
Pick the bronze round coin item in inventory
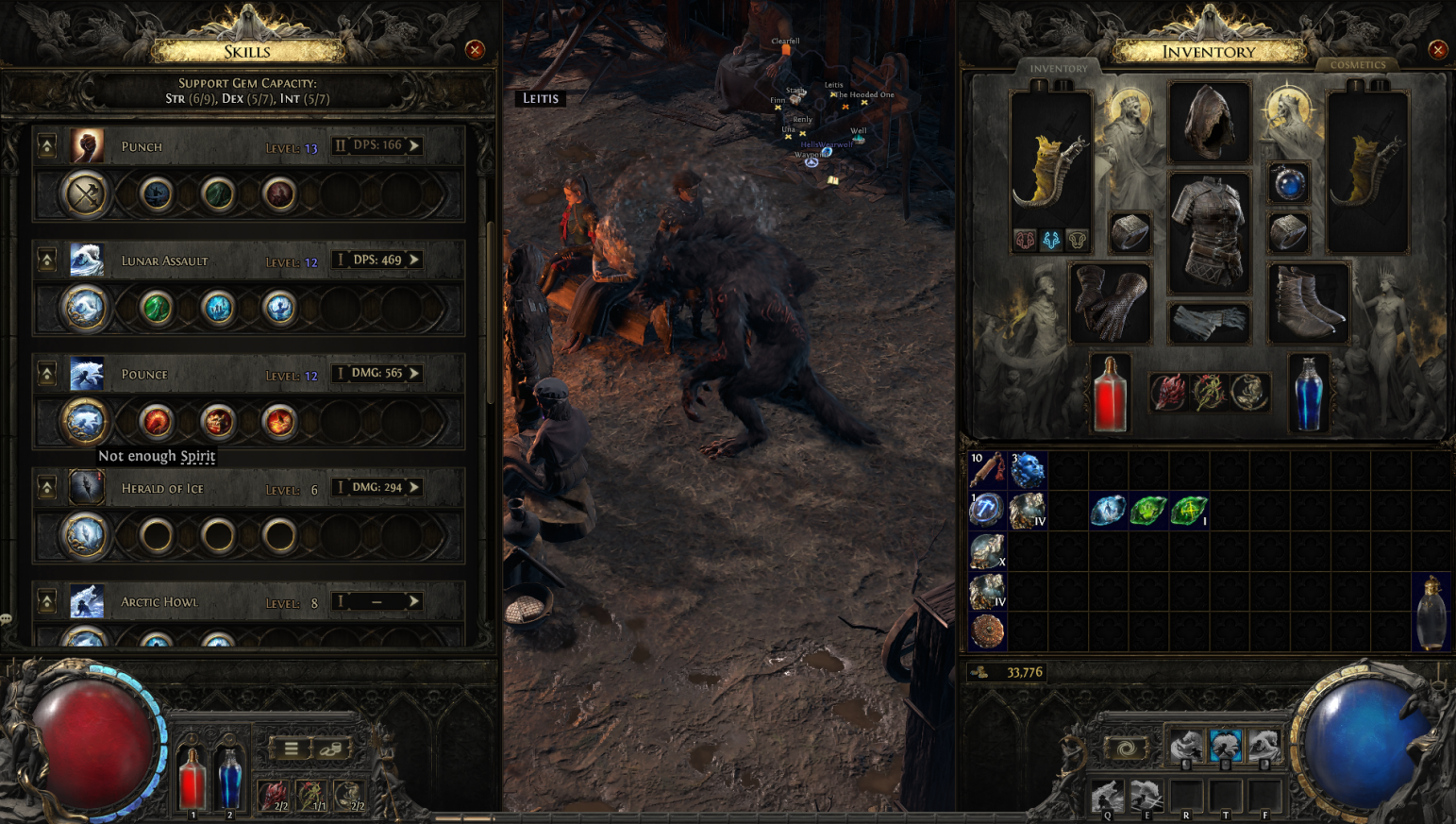[987, 631]
